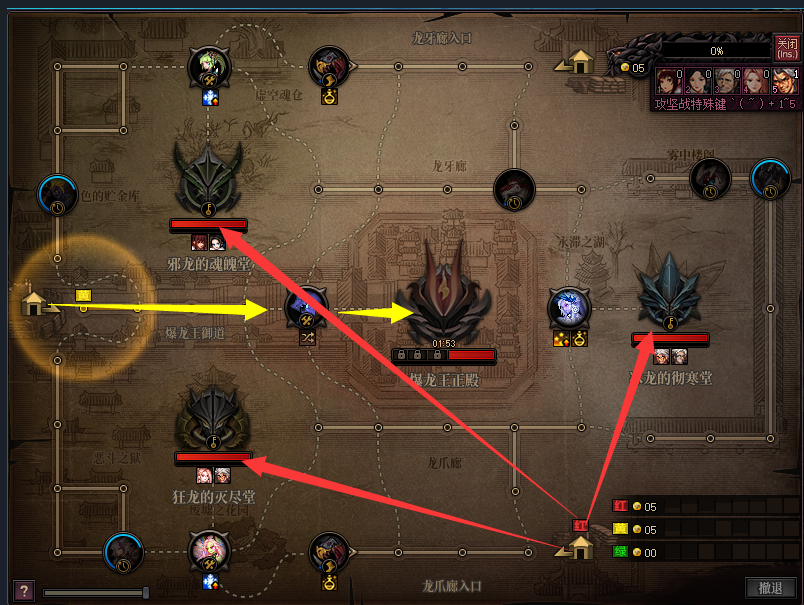The width and height of the screenshot is (804, 605).
Task: Select the green team (绿) row label
Action: pos(620,552)
